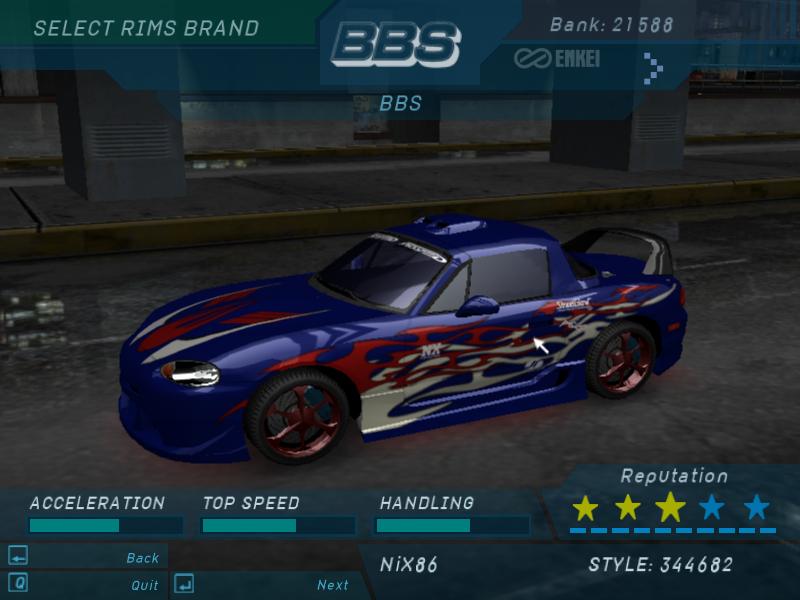Viewport: 800px width, 600px height.
Task: Go Back to the previous menu
Action: [x=142, y=558]
